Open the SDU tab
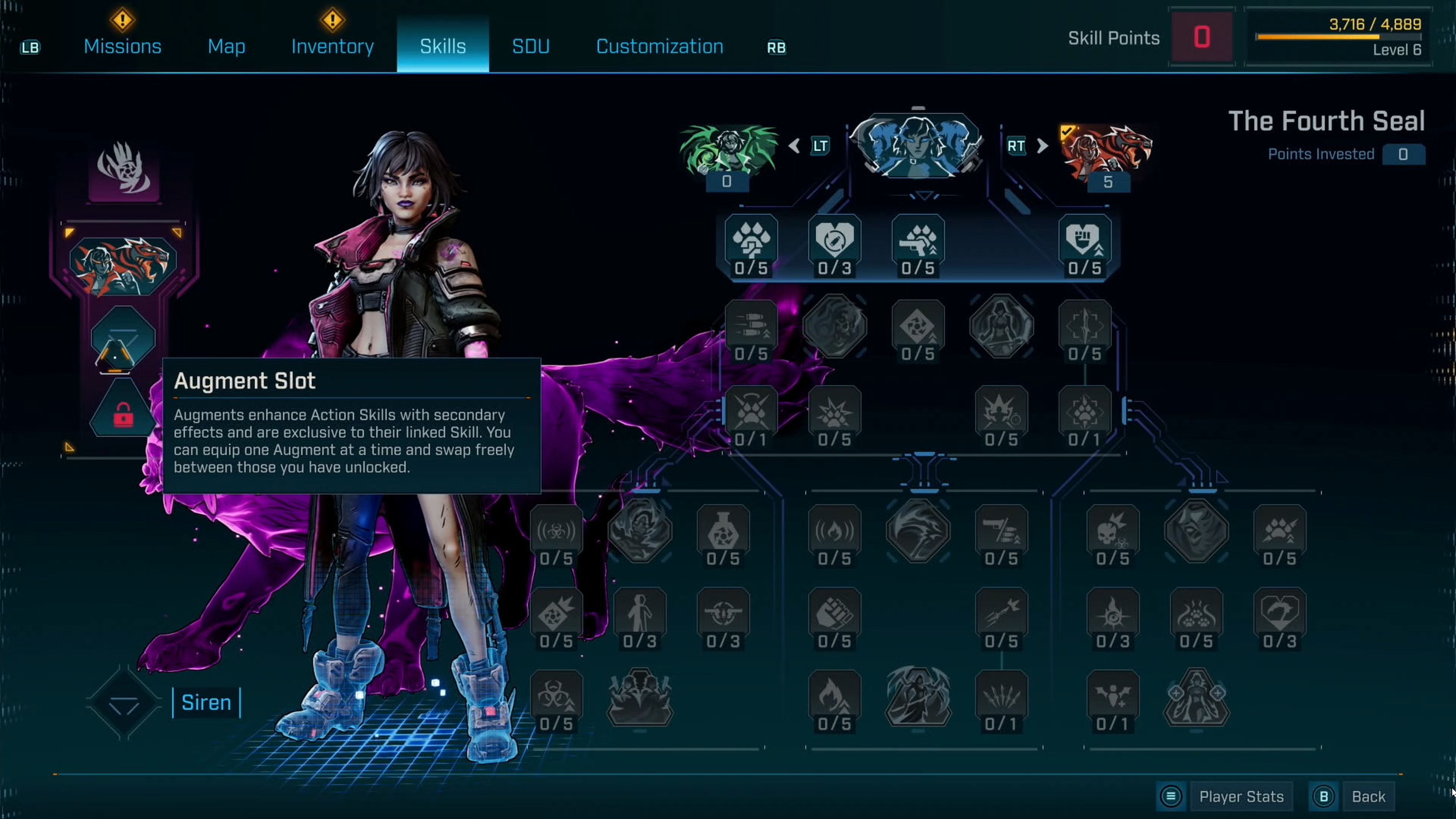Image resolution: width=1456 pixels, height=819 pixels. click(530, 46)
